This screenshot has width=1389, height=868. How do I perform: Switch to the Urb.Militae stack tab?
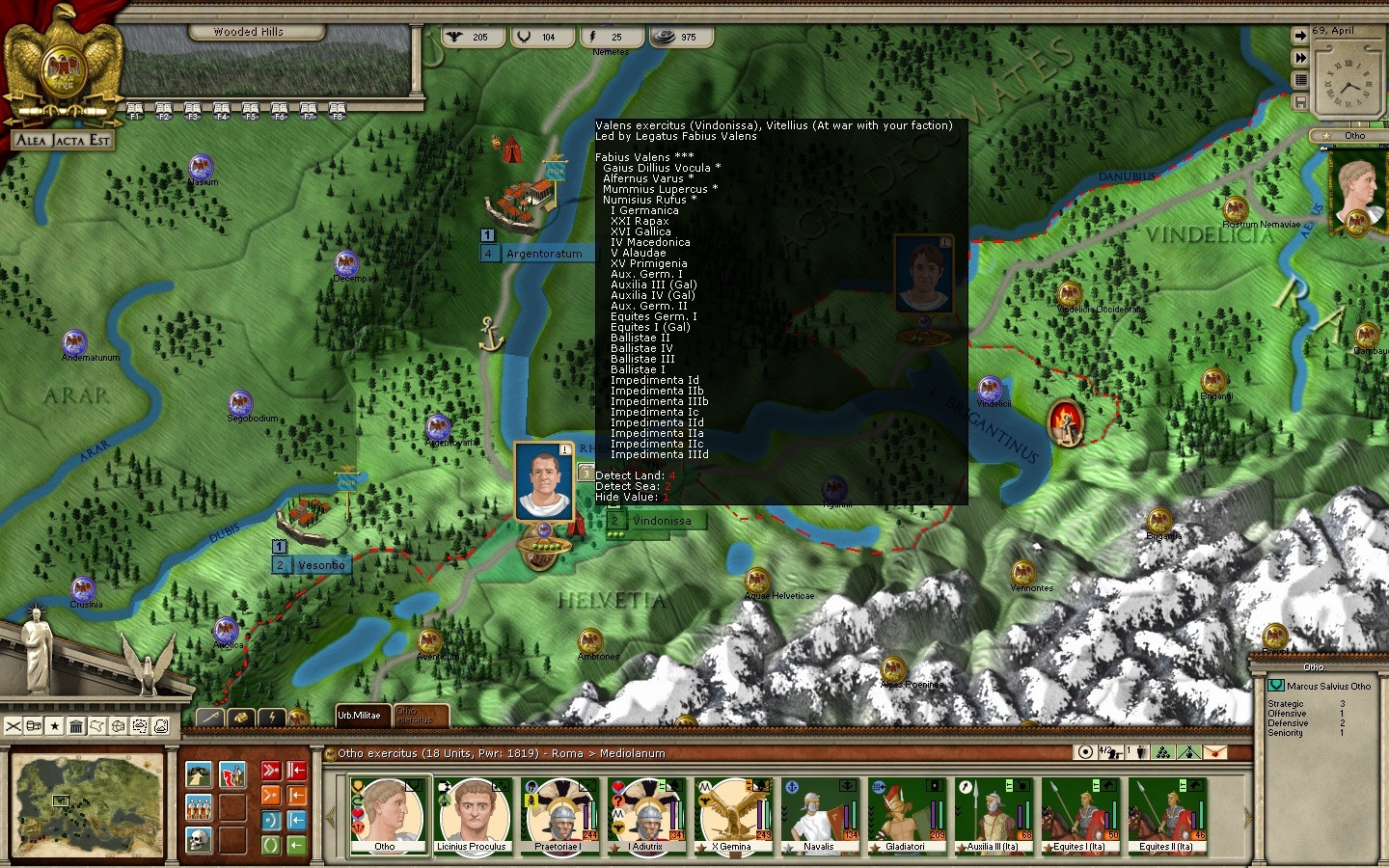click(359, 716)
